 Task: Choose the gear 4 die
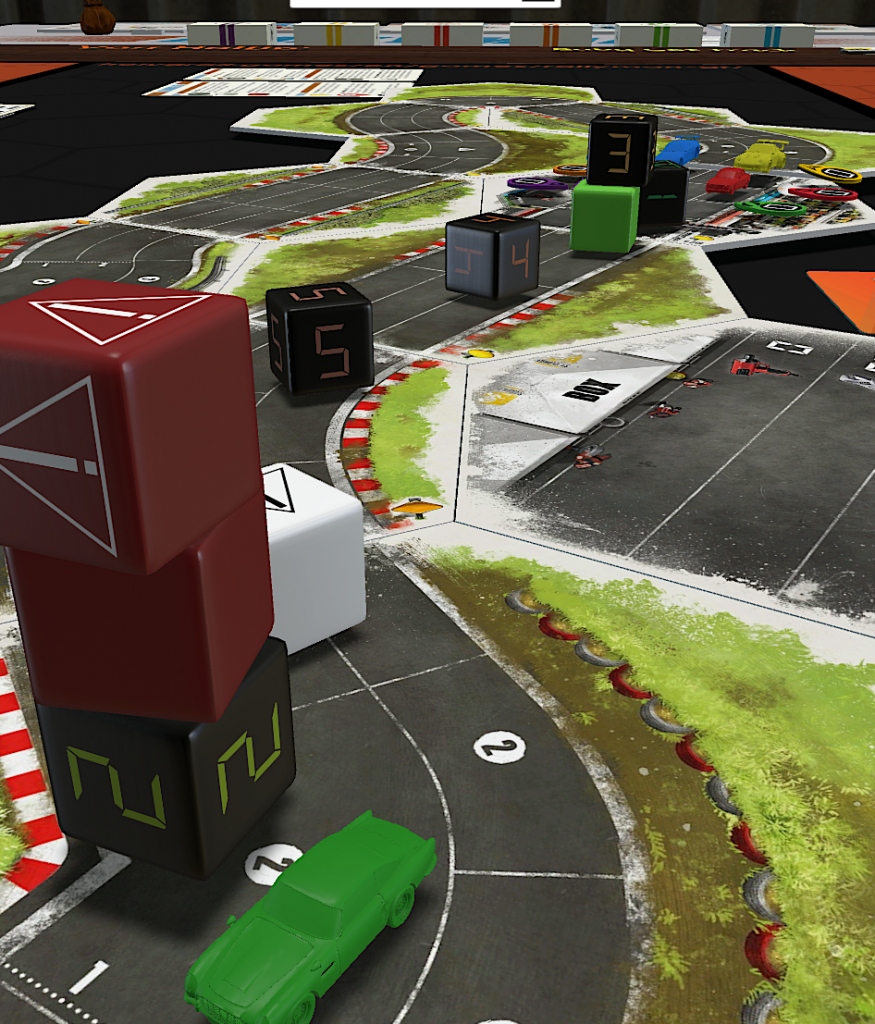pyautogui.click(x=492, y=255)
